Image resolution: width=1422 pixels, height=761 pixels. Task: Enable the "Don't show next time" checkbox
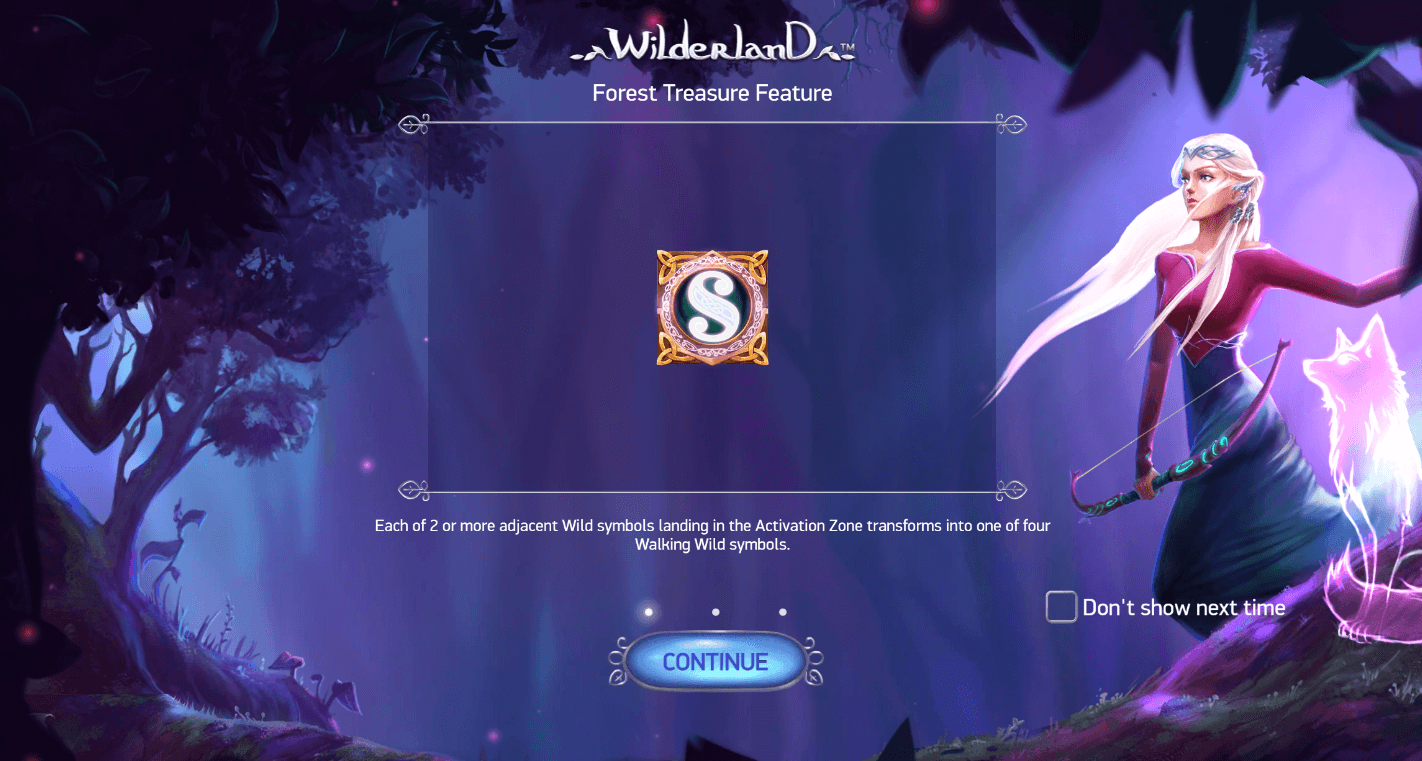tap(1060, 606)
